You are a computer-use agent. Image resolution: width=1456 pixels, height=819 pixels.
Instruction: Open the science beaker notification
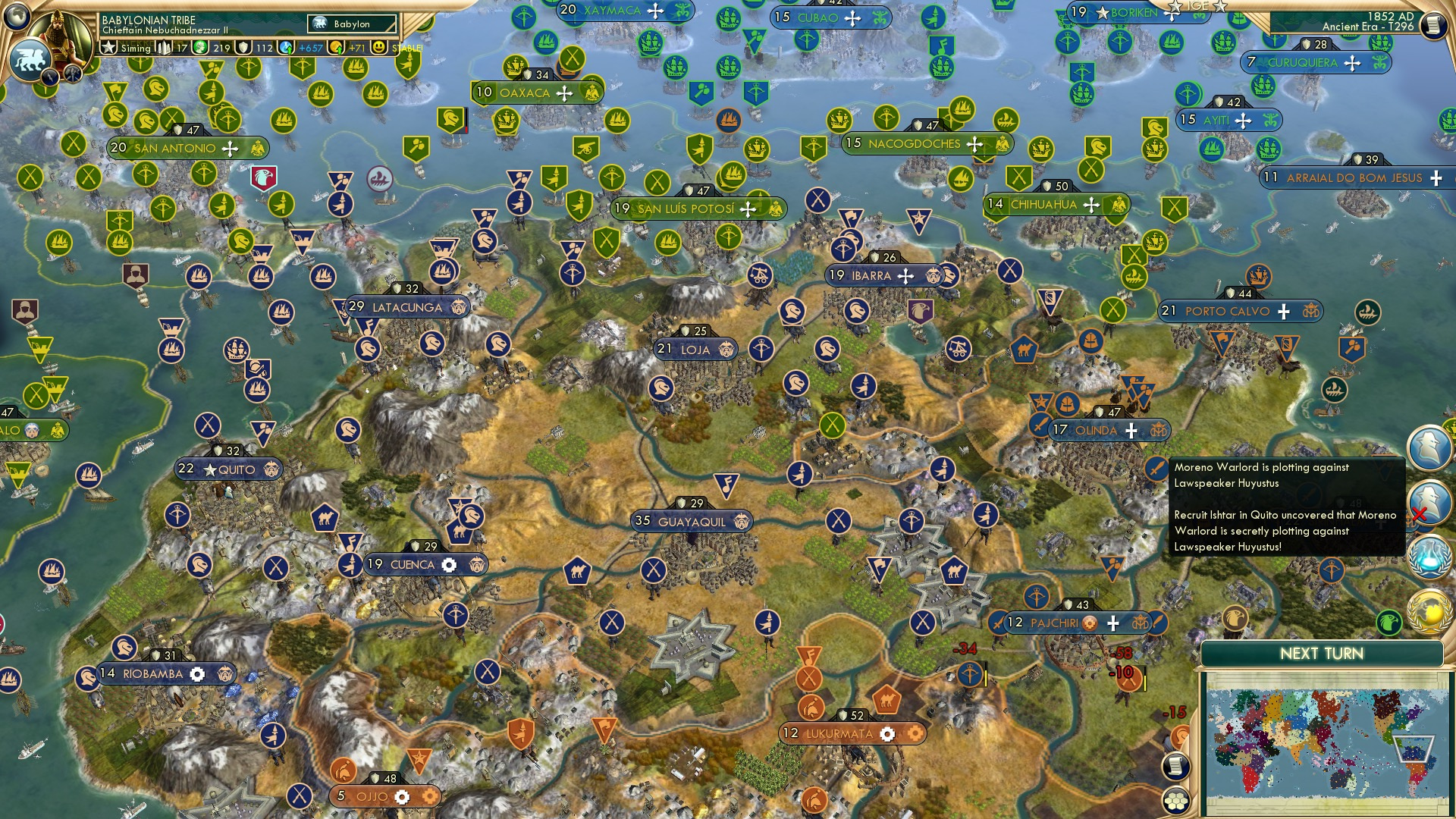(x=1428, y=556)
